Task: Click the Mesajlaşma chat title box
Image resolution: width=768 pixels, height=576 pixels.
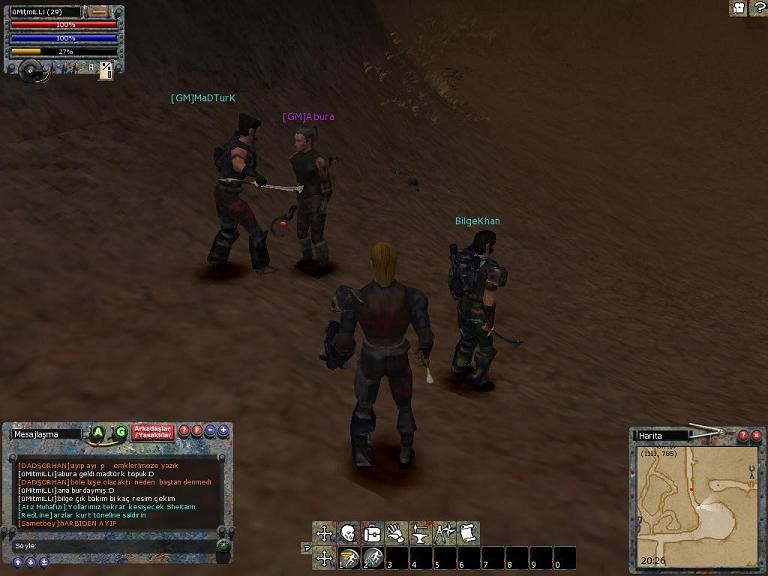Action: tap(47, 434)
